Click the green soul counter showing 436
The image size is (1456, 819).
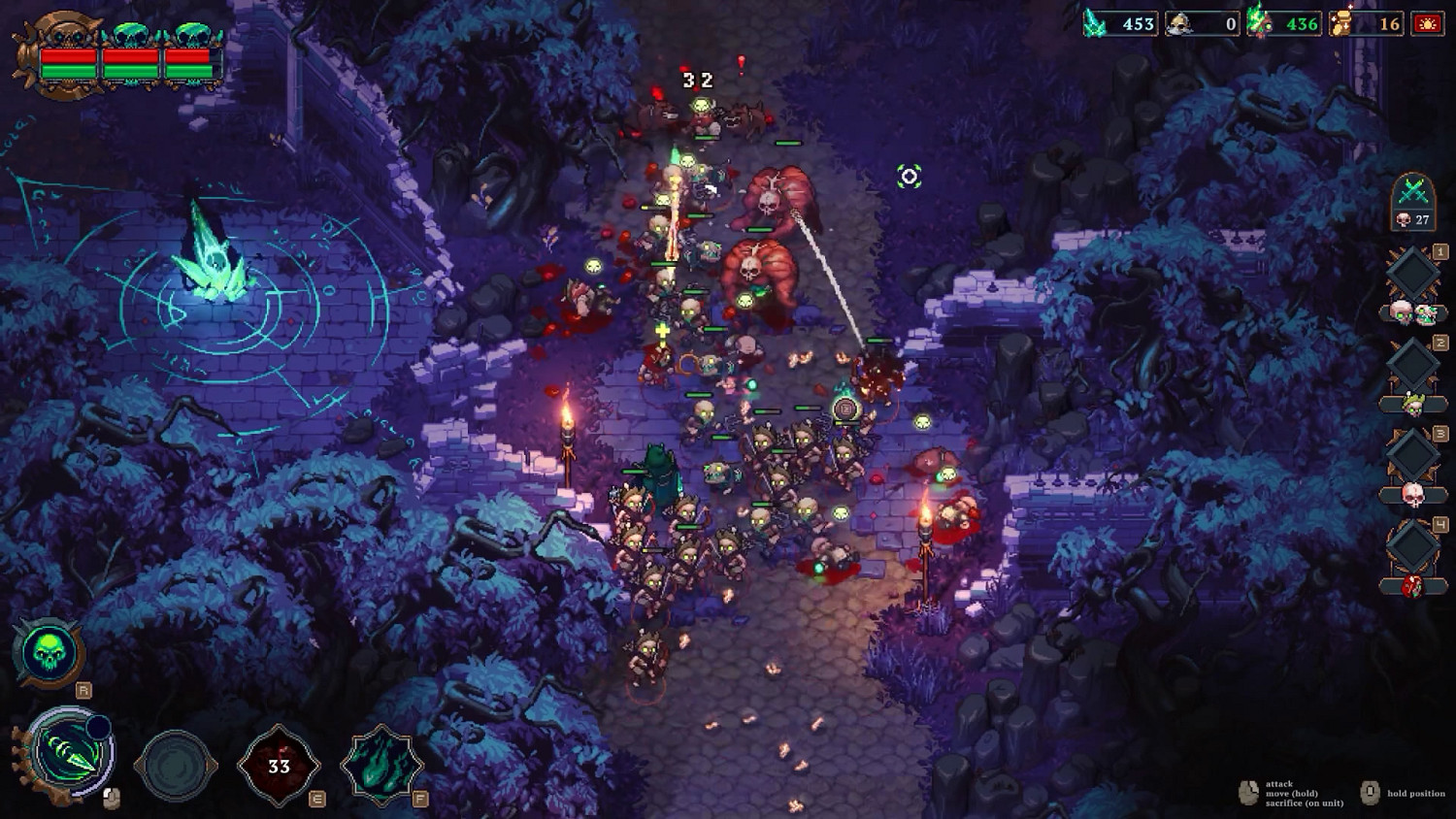click(1291, 21)
